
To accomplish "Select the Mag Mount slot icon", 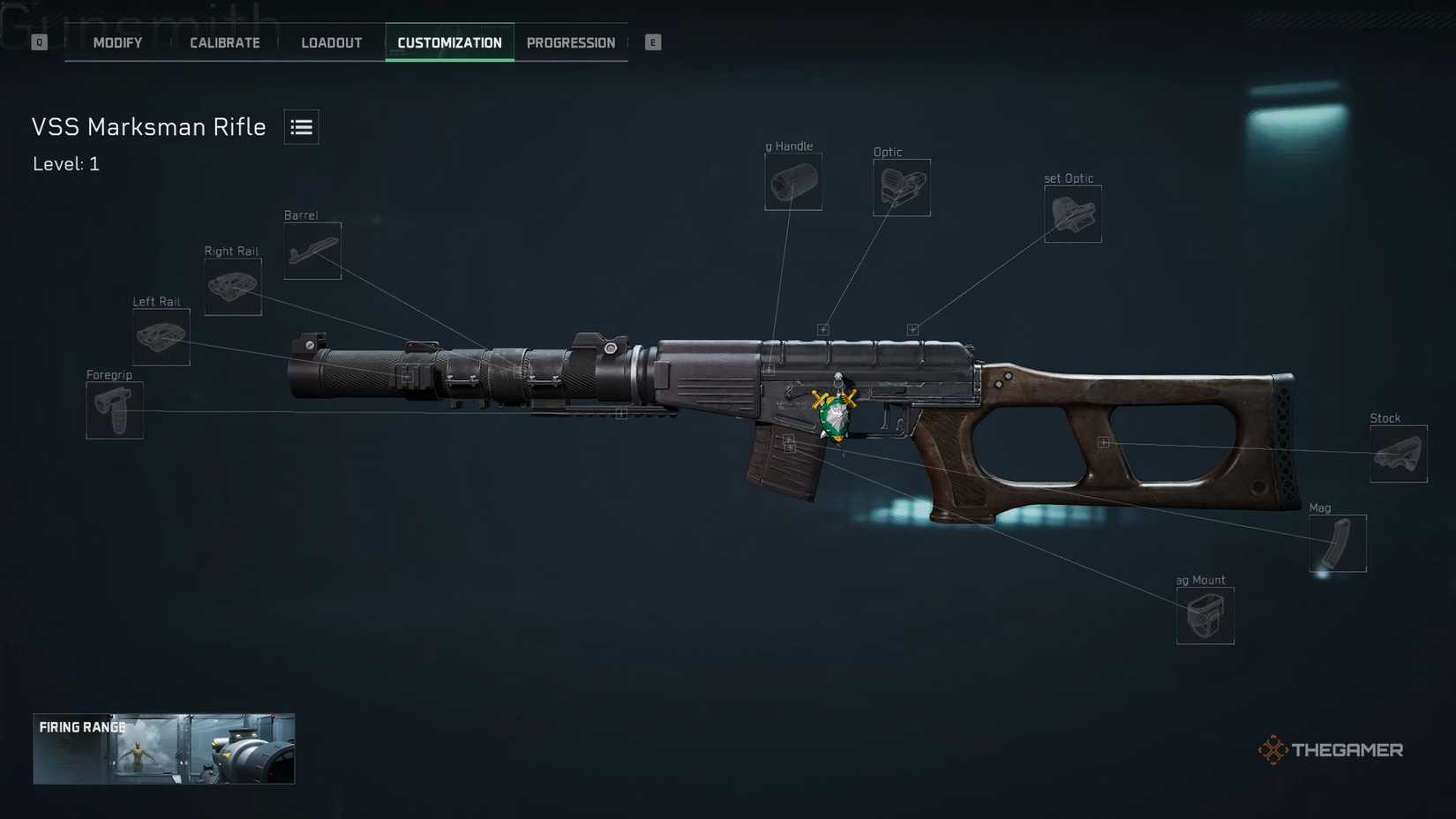I will tap(1205, 615).
